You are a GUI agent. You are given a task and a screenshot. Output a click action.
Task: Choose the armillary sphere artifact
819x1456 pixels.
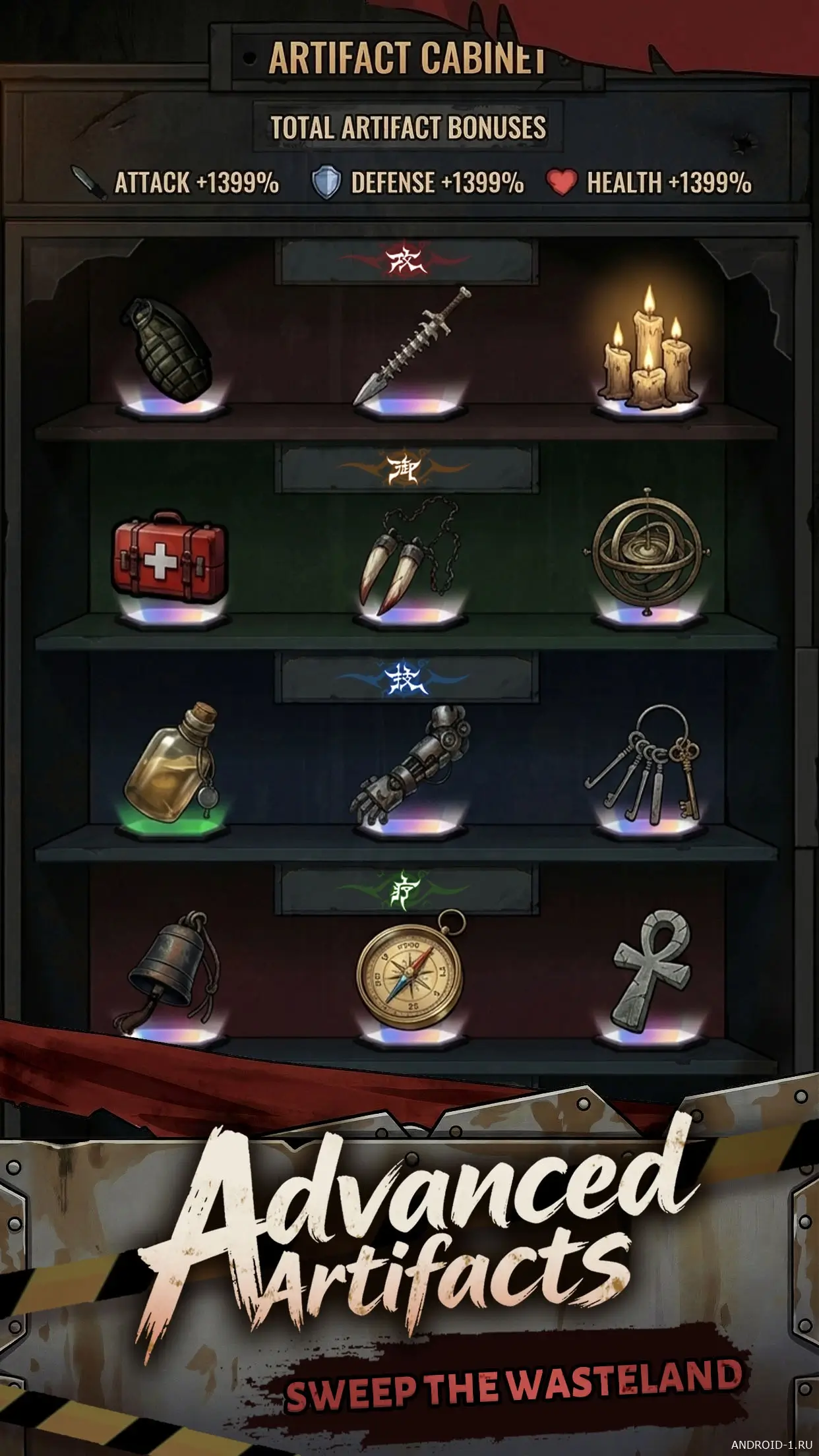(x=648, y=550)
